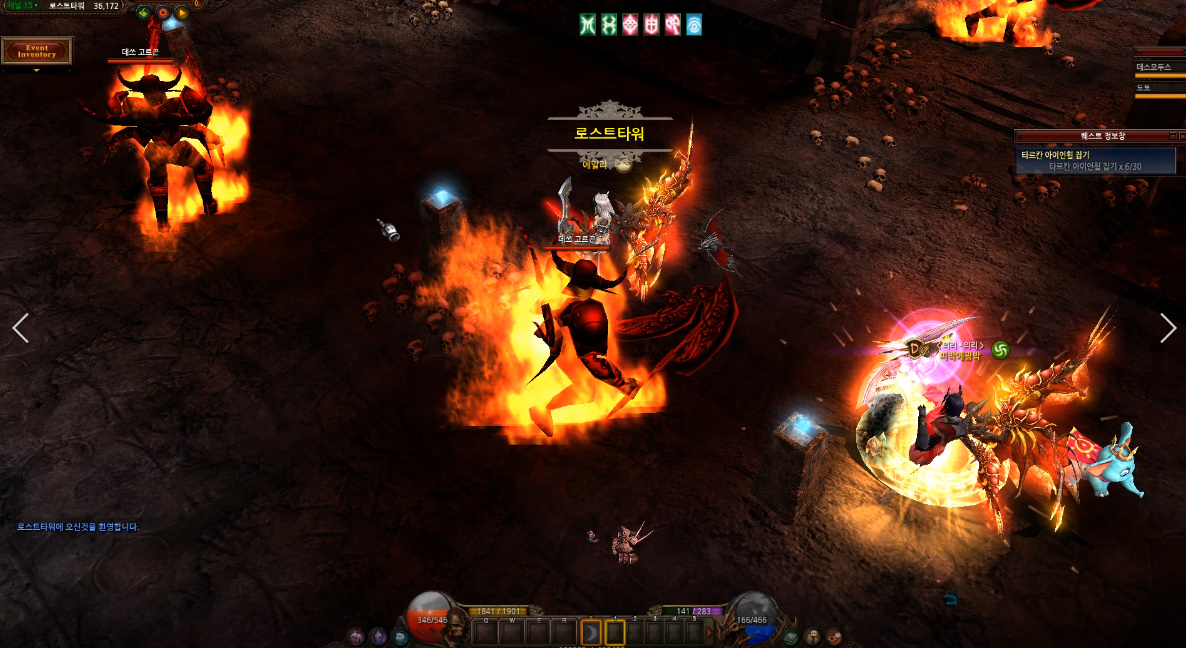Click the green scroll menu icon
Image resolution: width=1186 pixels, height=648 pixels.
[x=791, y=636]
